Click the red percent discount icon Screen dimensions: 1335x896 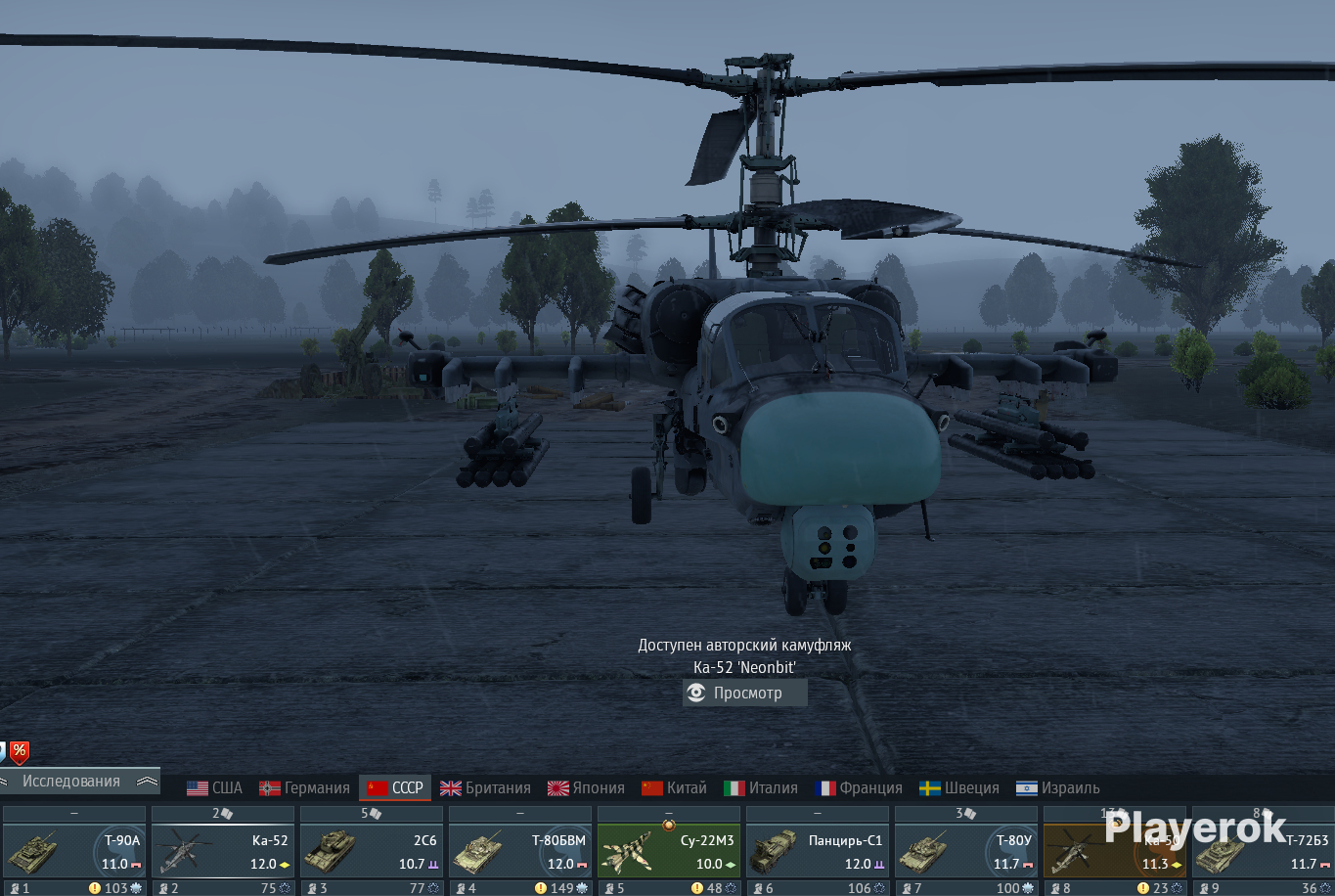point(20,752)
